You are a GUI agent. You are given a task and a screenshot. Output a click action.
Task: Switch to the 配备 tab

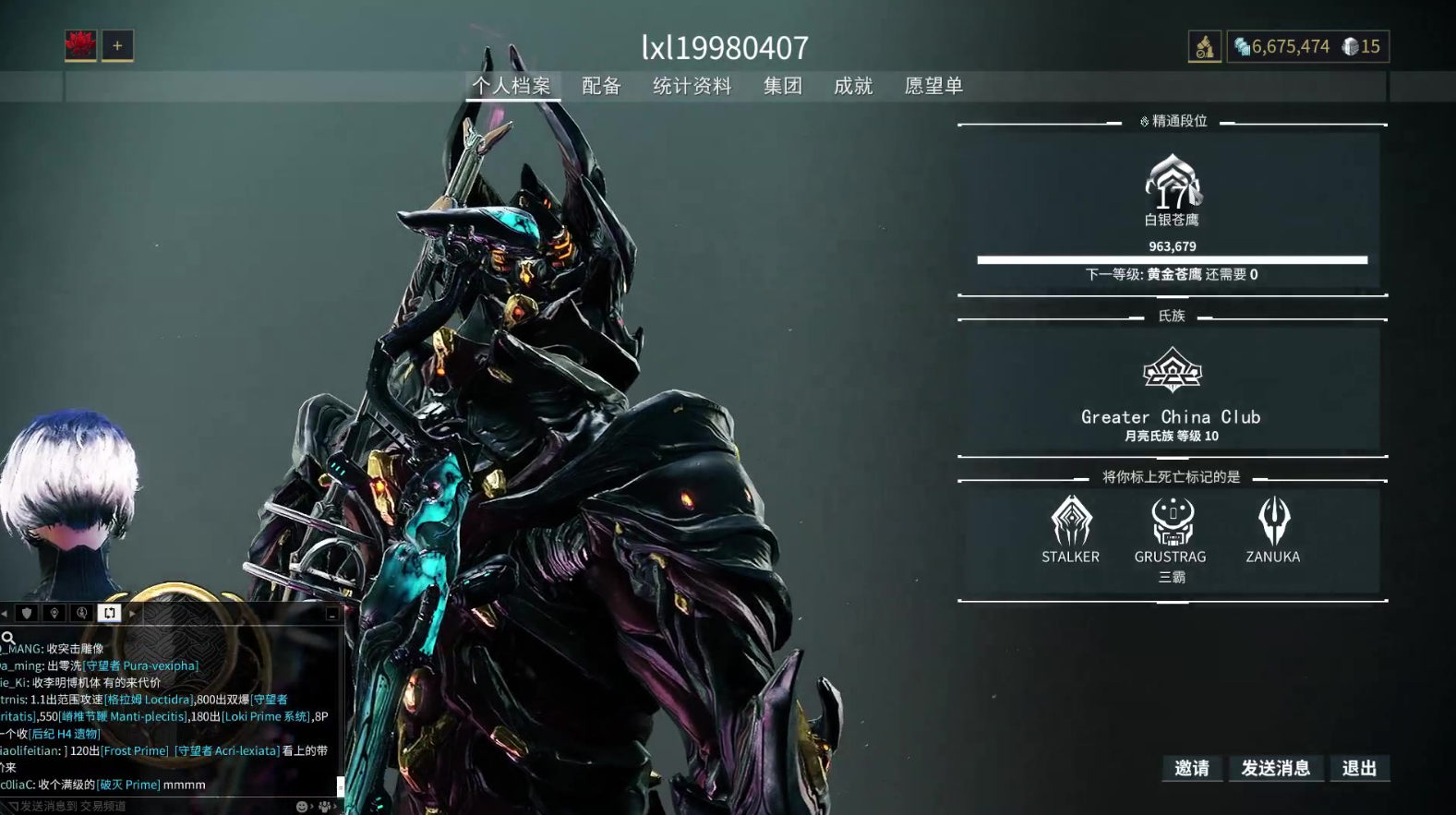point(601,86)
